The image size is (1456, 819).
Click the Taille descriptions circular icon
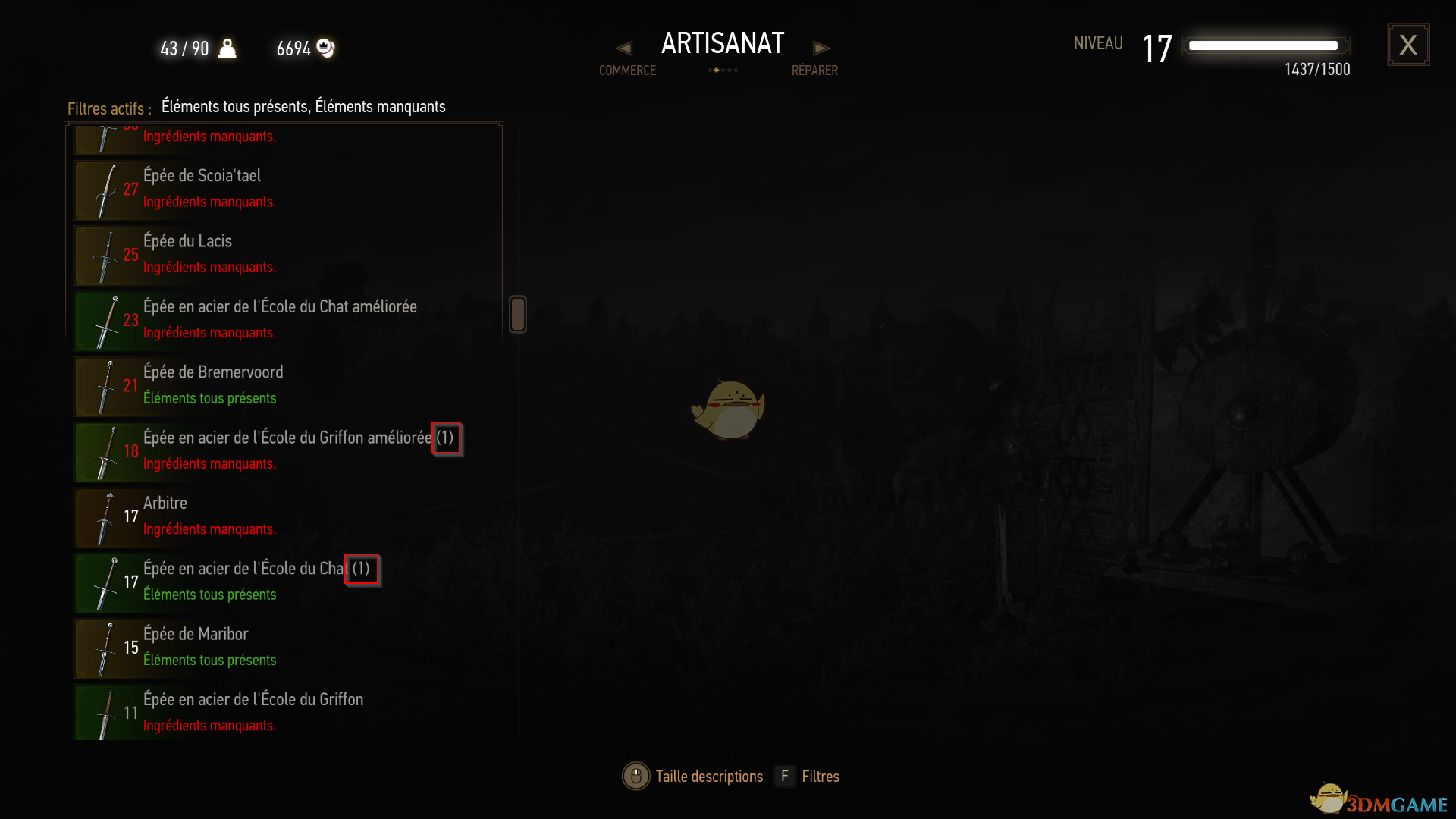[636, 776]
